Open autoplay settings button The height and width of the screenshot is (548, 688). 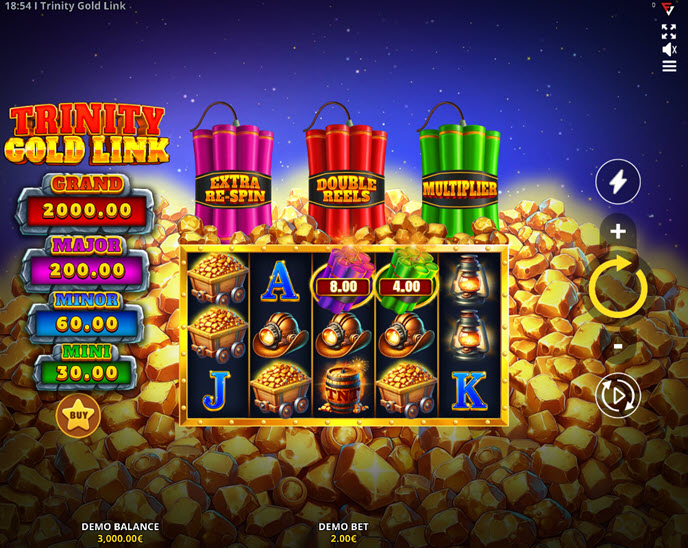[618, 396]
